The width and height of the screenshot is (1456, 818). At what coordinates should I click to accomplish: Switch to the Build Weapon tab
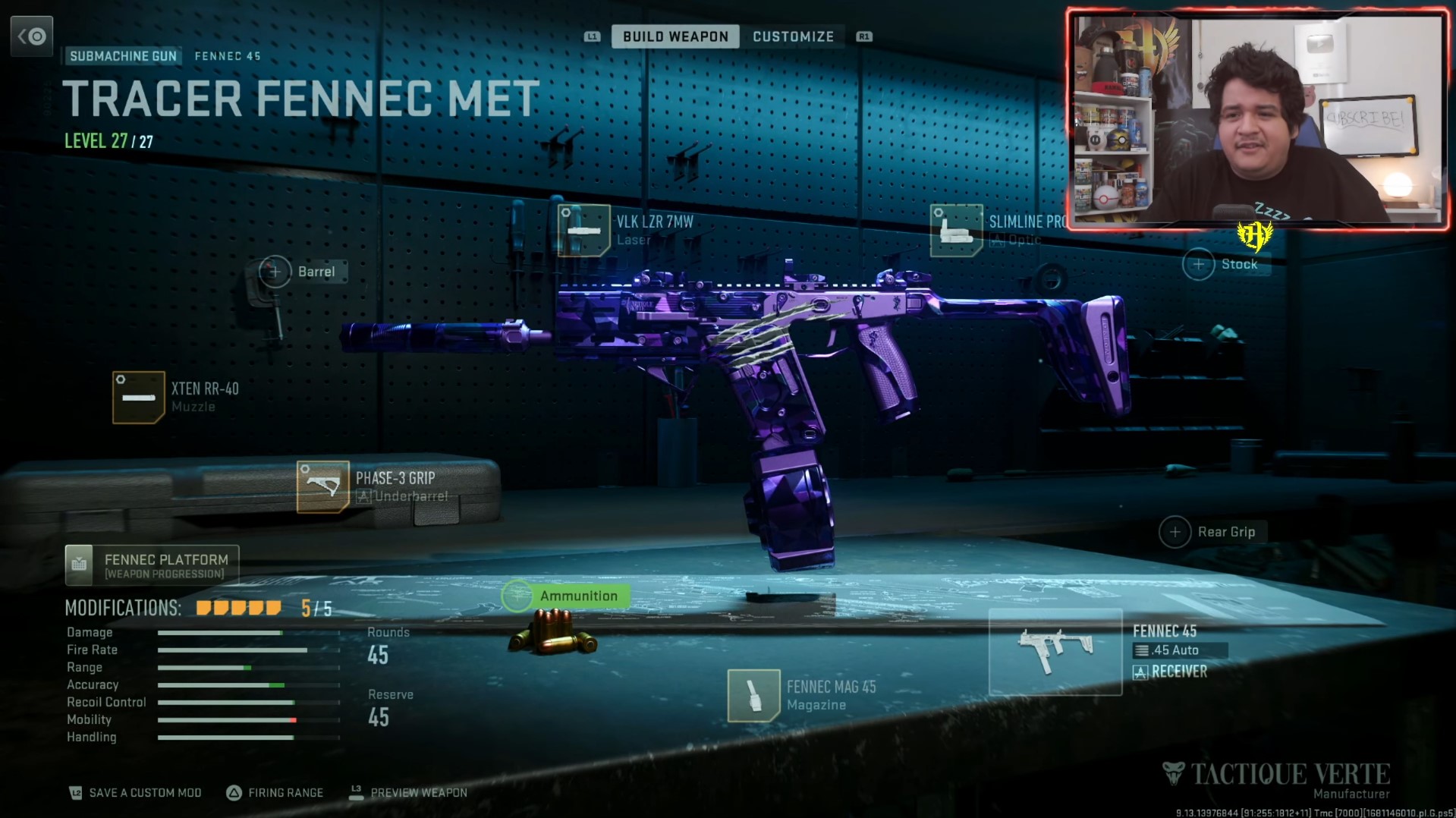click(x=675, y=36)
